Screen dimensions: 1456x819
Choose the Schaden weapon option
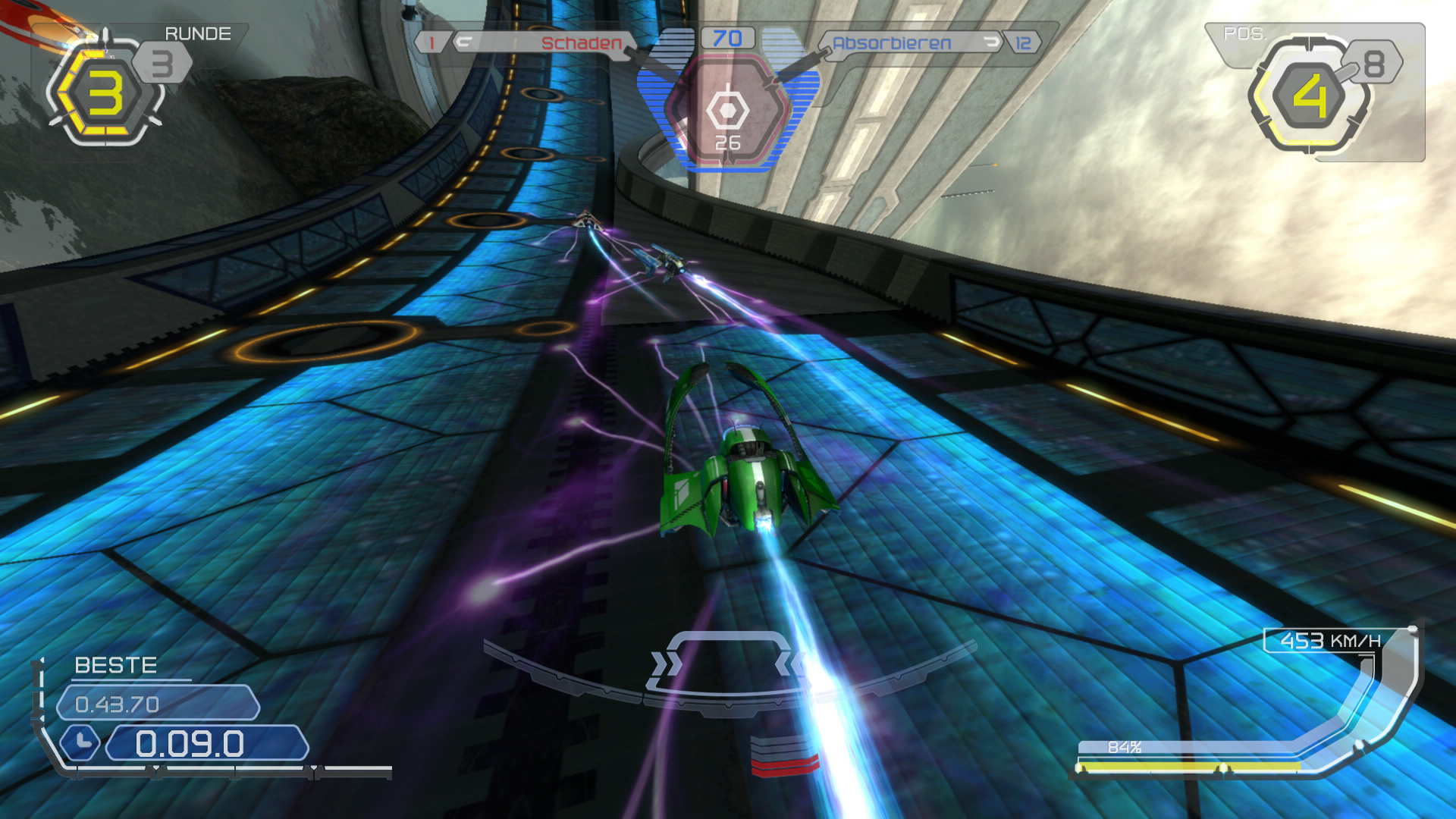click(x=581, y=43)
